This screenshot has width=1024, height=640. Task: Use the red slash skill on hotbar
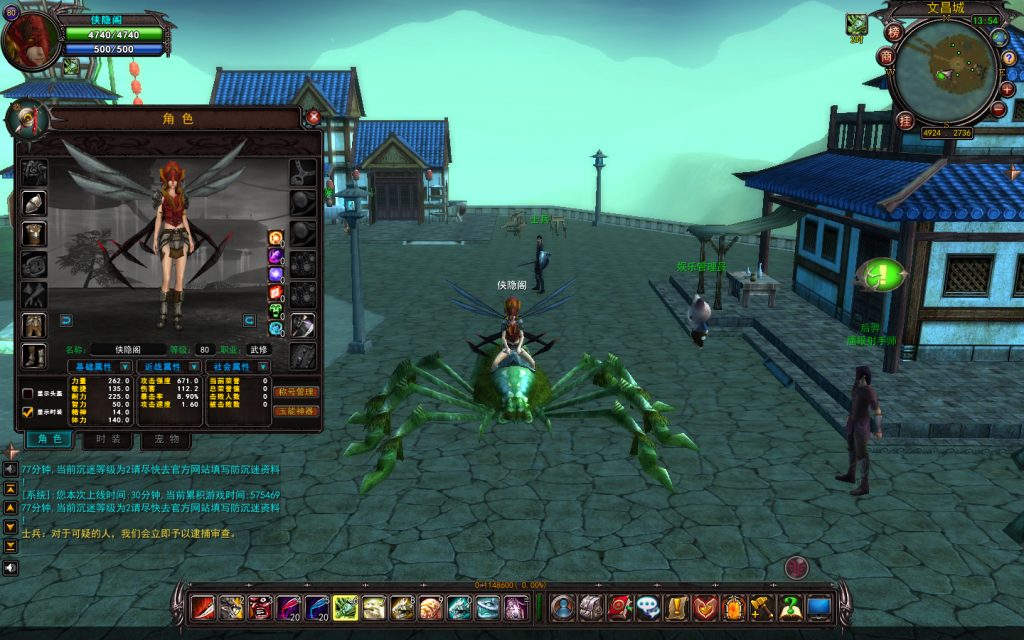pos(204,606)
